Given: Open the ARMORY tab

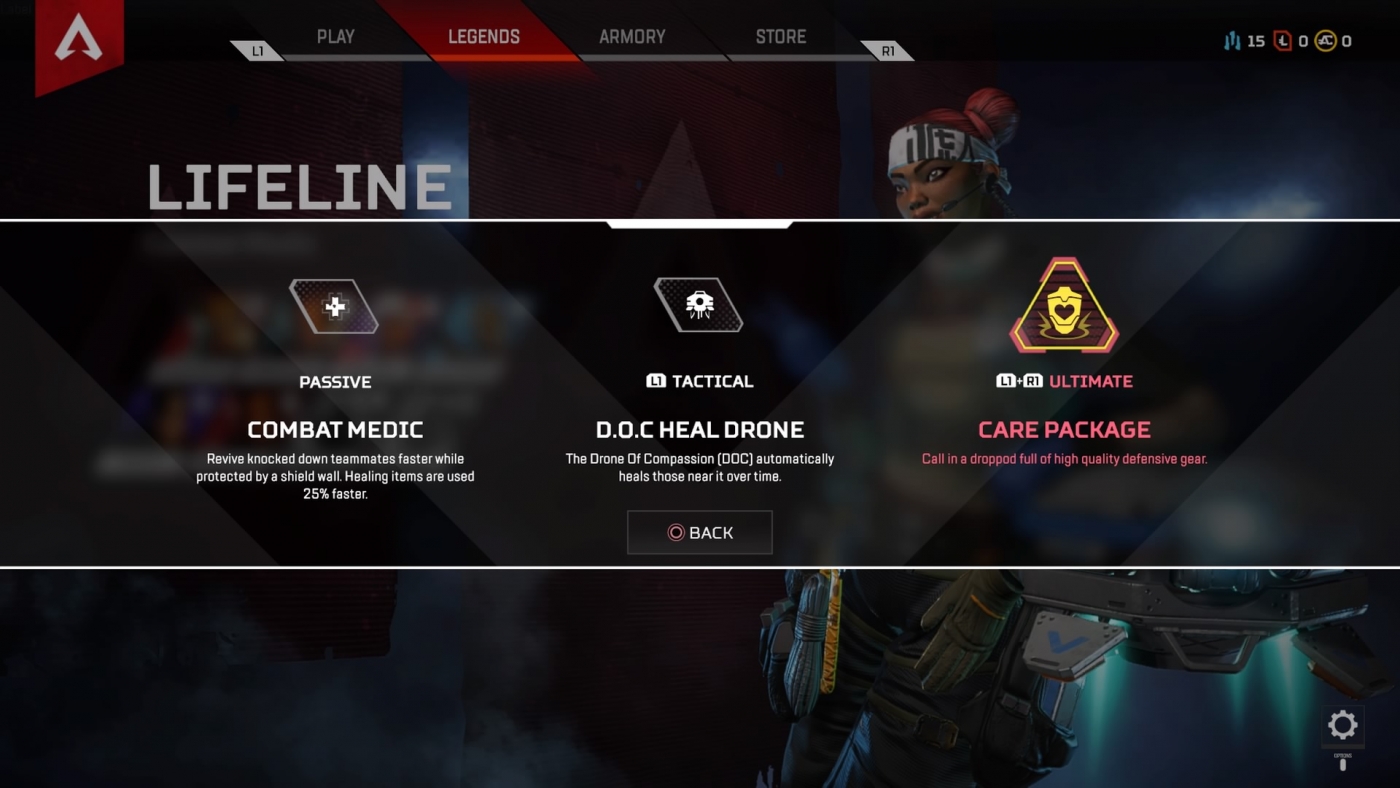Looking at the screenshot, I should [x=631, y=36].
